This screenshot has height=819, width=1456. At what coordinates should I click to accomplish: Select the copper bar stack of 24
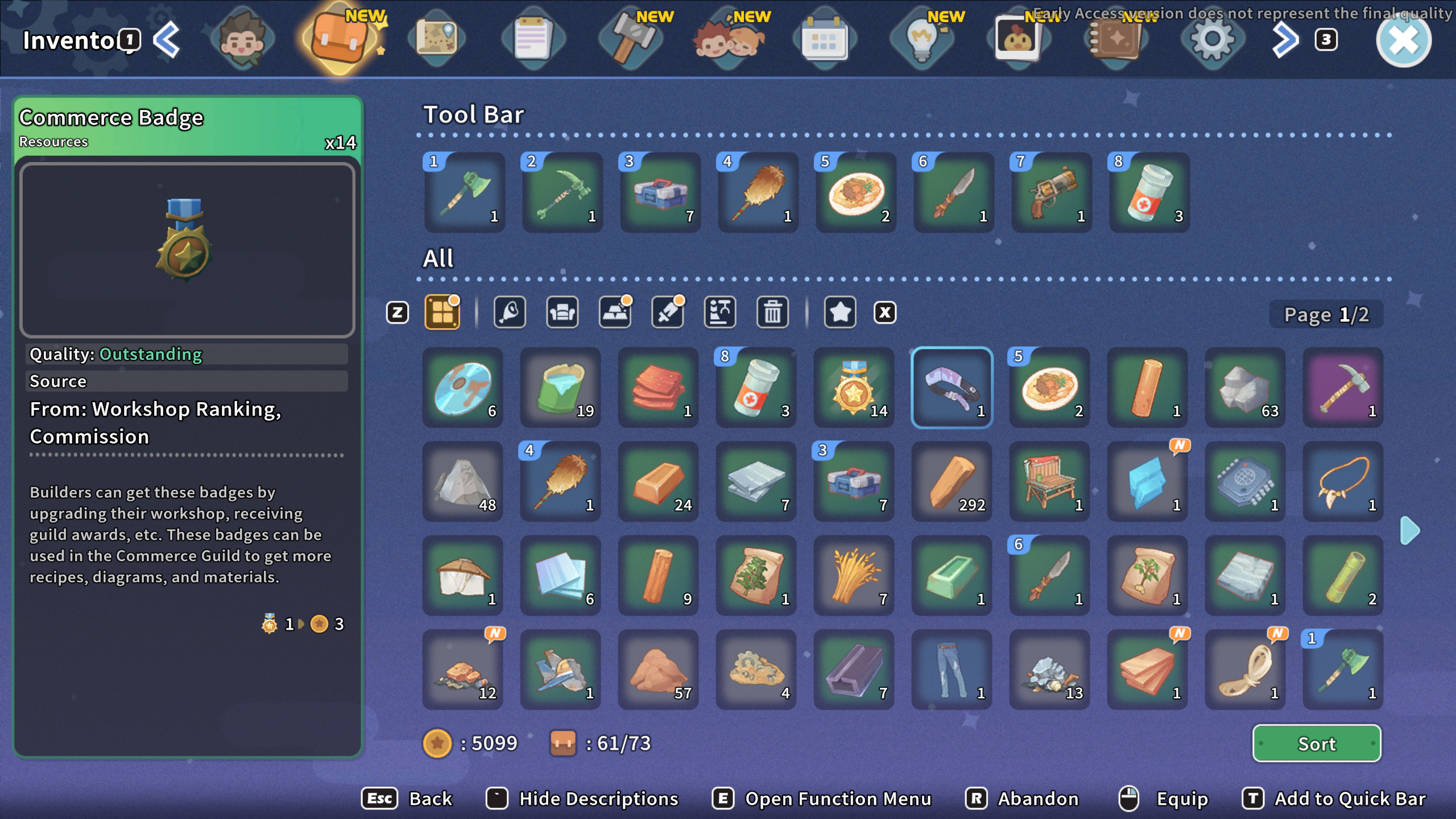(658, 482)
